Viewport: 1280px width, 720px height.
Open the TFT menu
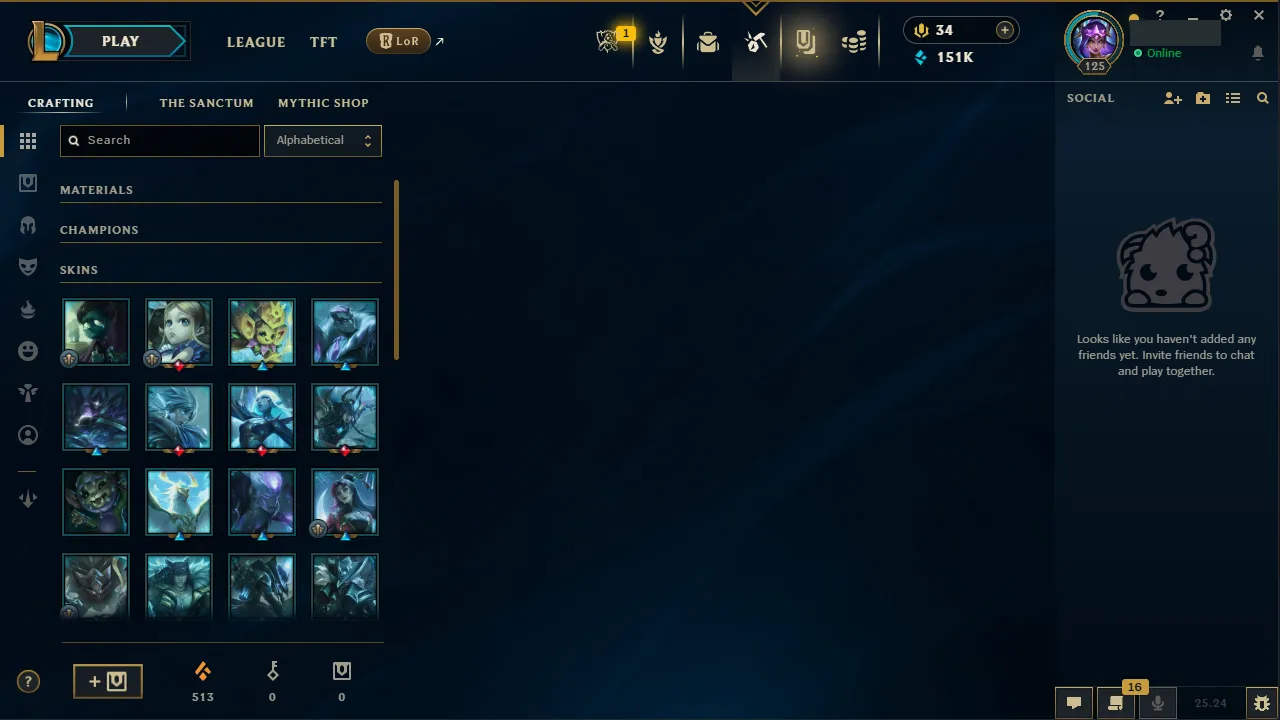(323, 42)
